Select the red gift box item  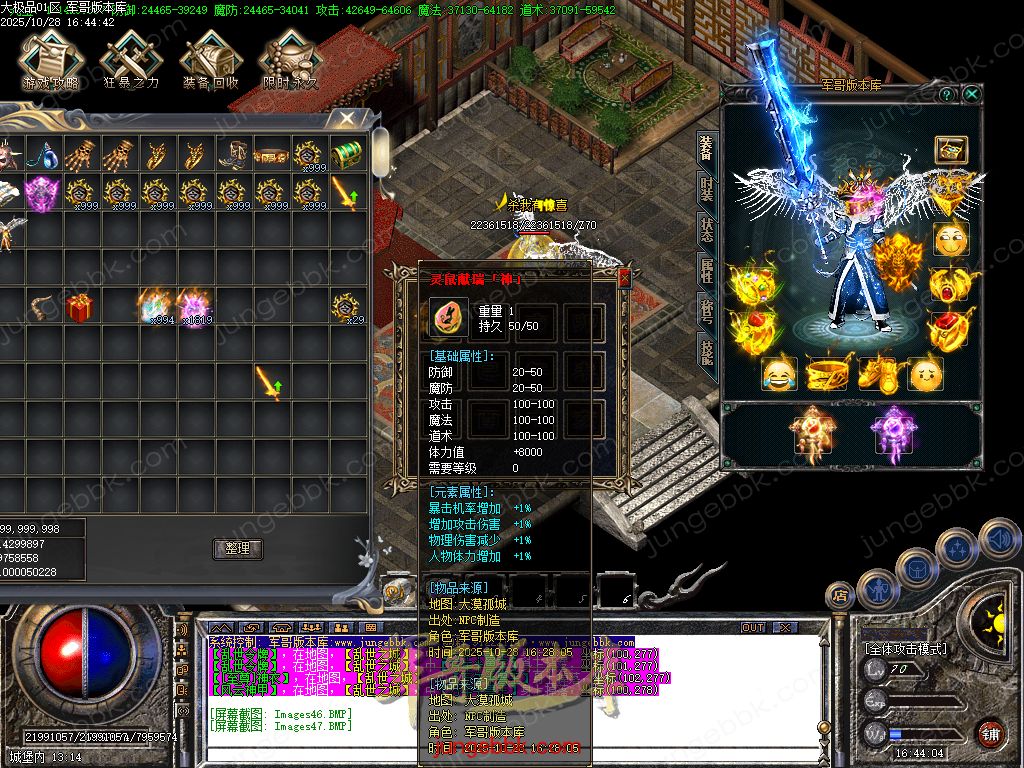click(x=80, y=307)
